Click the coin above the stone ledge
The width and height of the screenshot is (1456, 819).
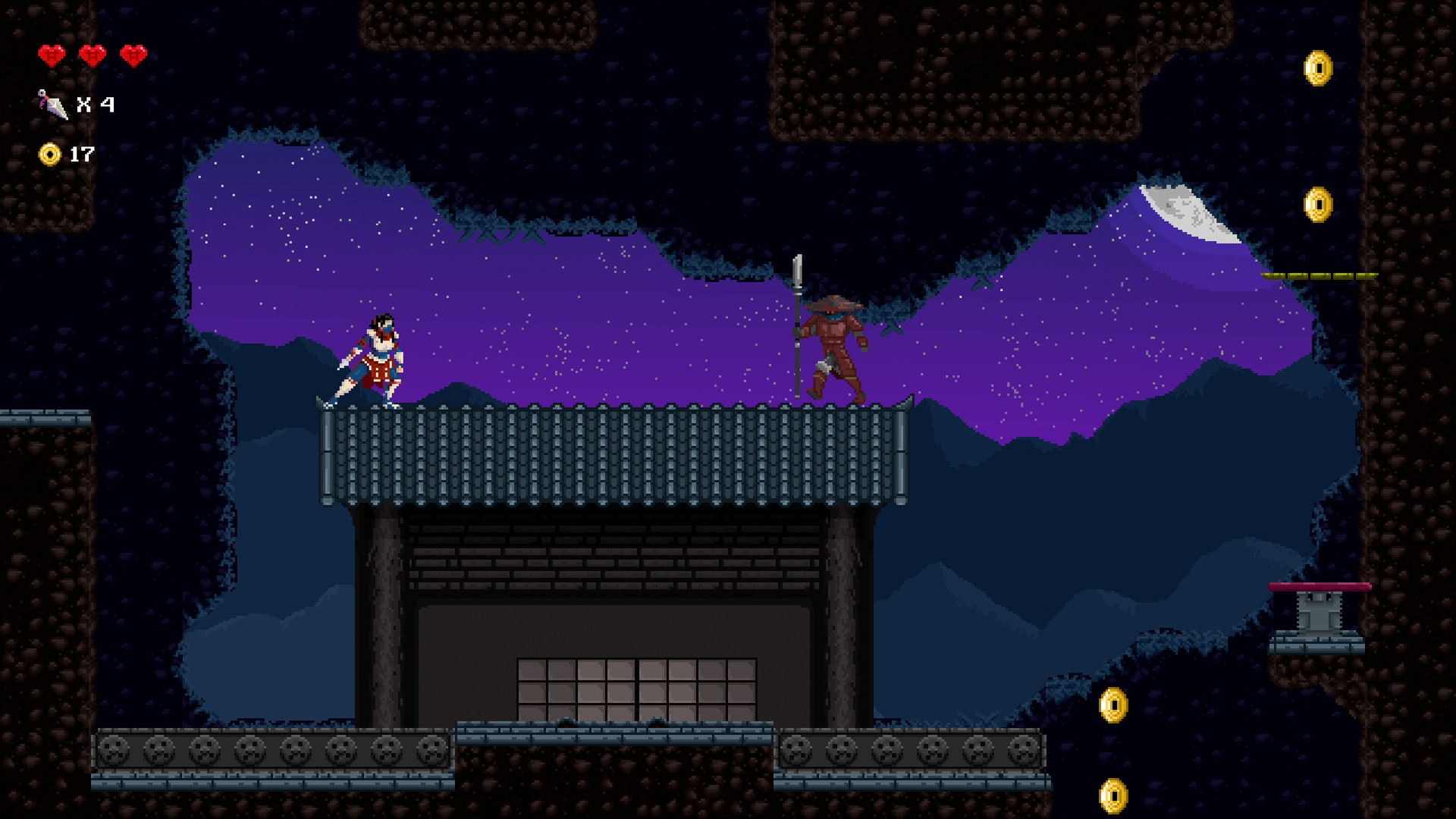1113,704
